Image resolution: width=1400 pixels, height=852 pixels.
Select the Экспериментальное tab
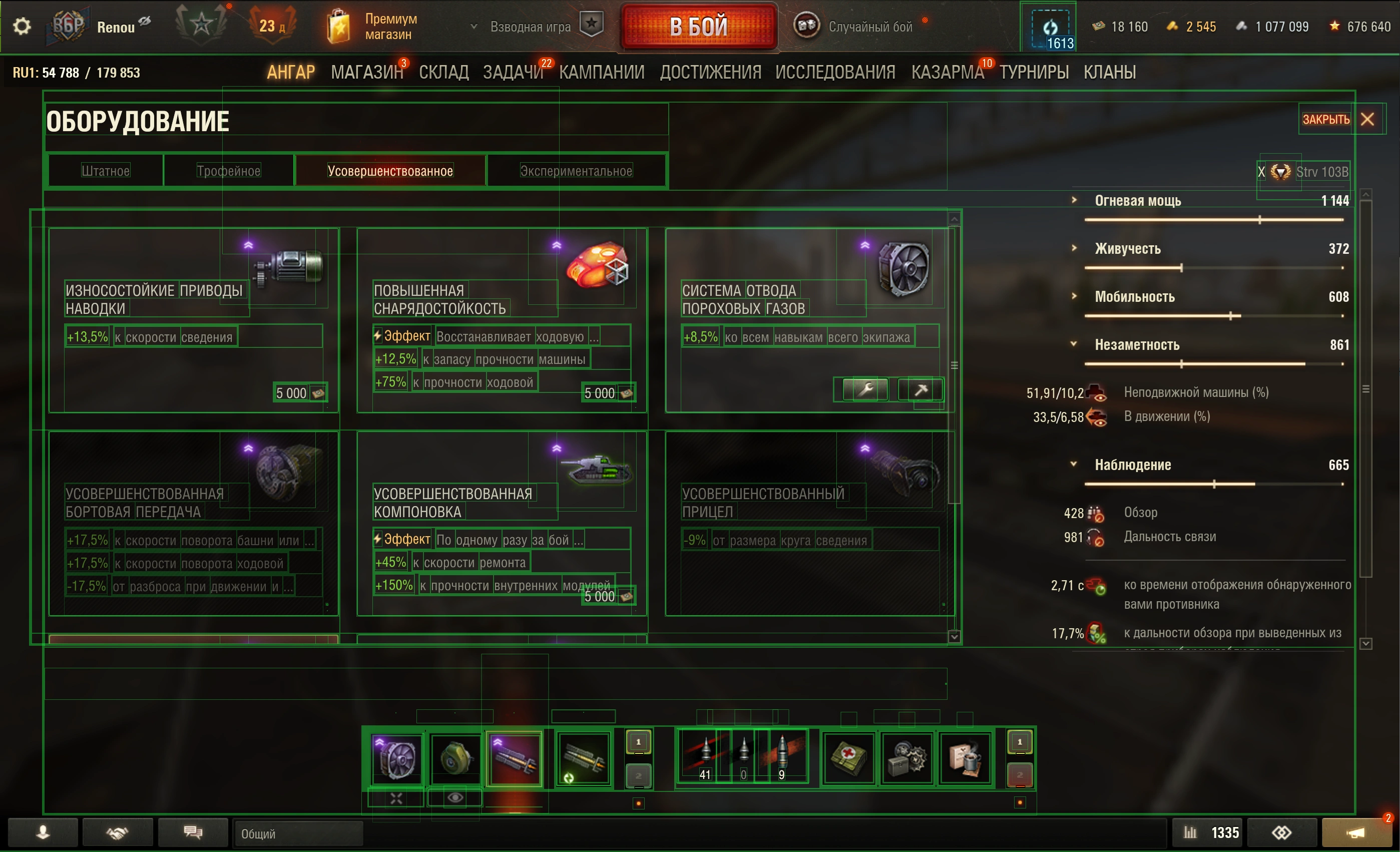click(576, 171)
